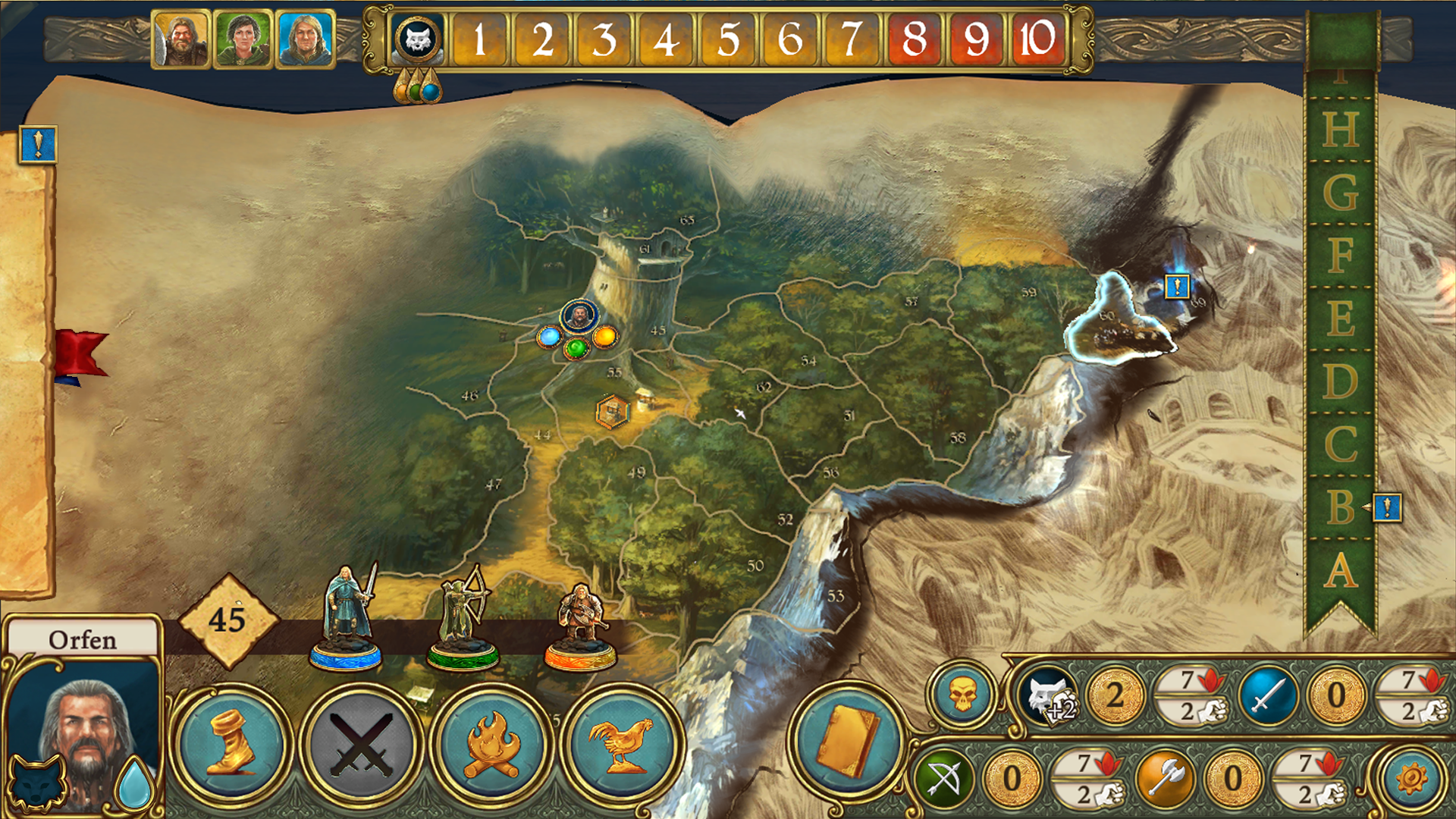This screenshot has height=819, width=1456.
Task: Select the blue-cloaked hero portrait at top
Action: [305, 39]
